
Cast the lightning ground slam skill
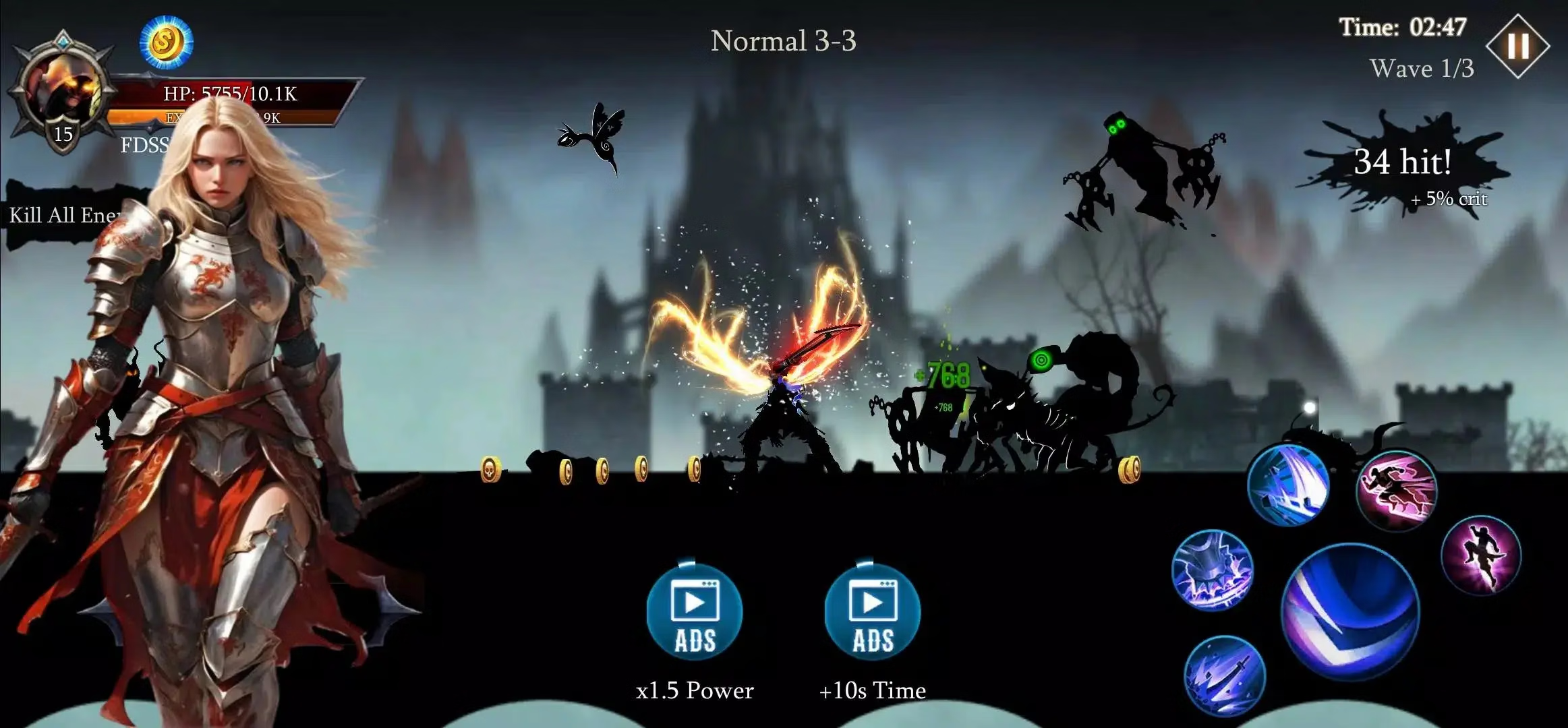coord(1212,570)
